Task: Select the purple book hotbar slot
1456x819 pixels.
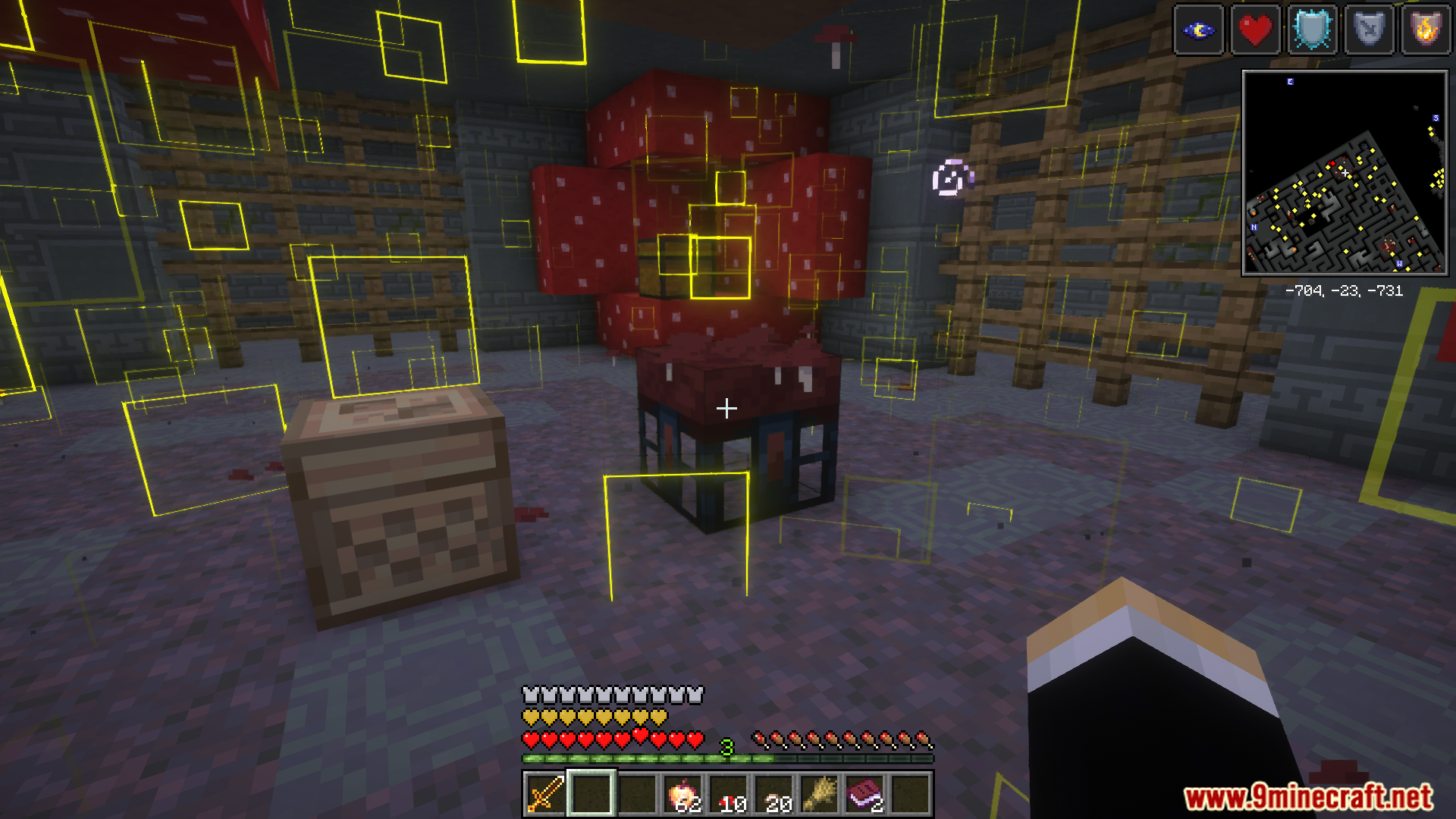Action: tap(865, 794)
